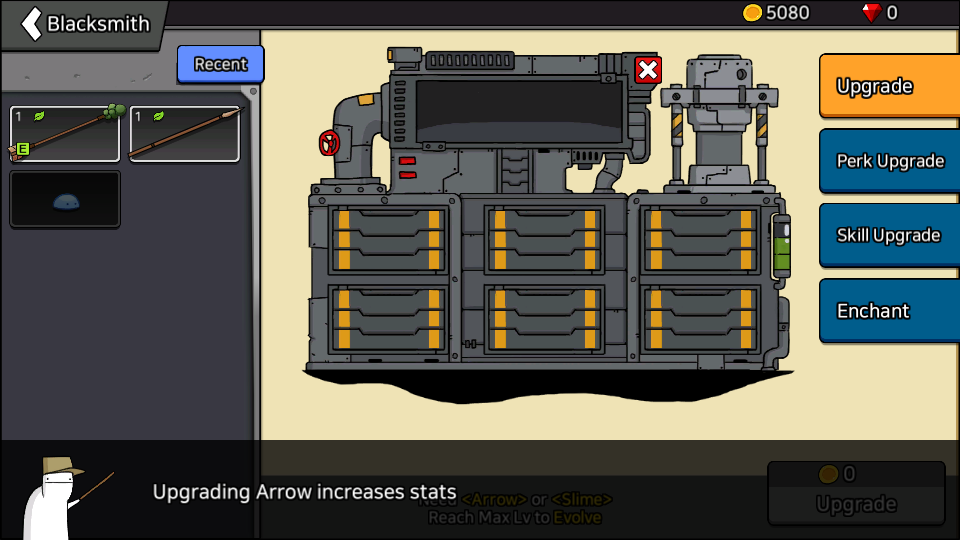Go back from the Blacksmith screen
This screenshot has width=960, height=540.
pos(33,23)
